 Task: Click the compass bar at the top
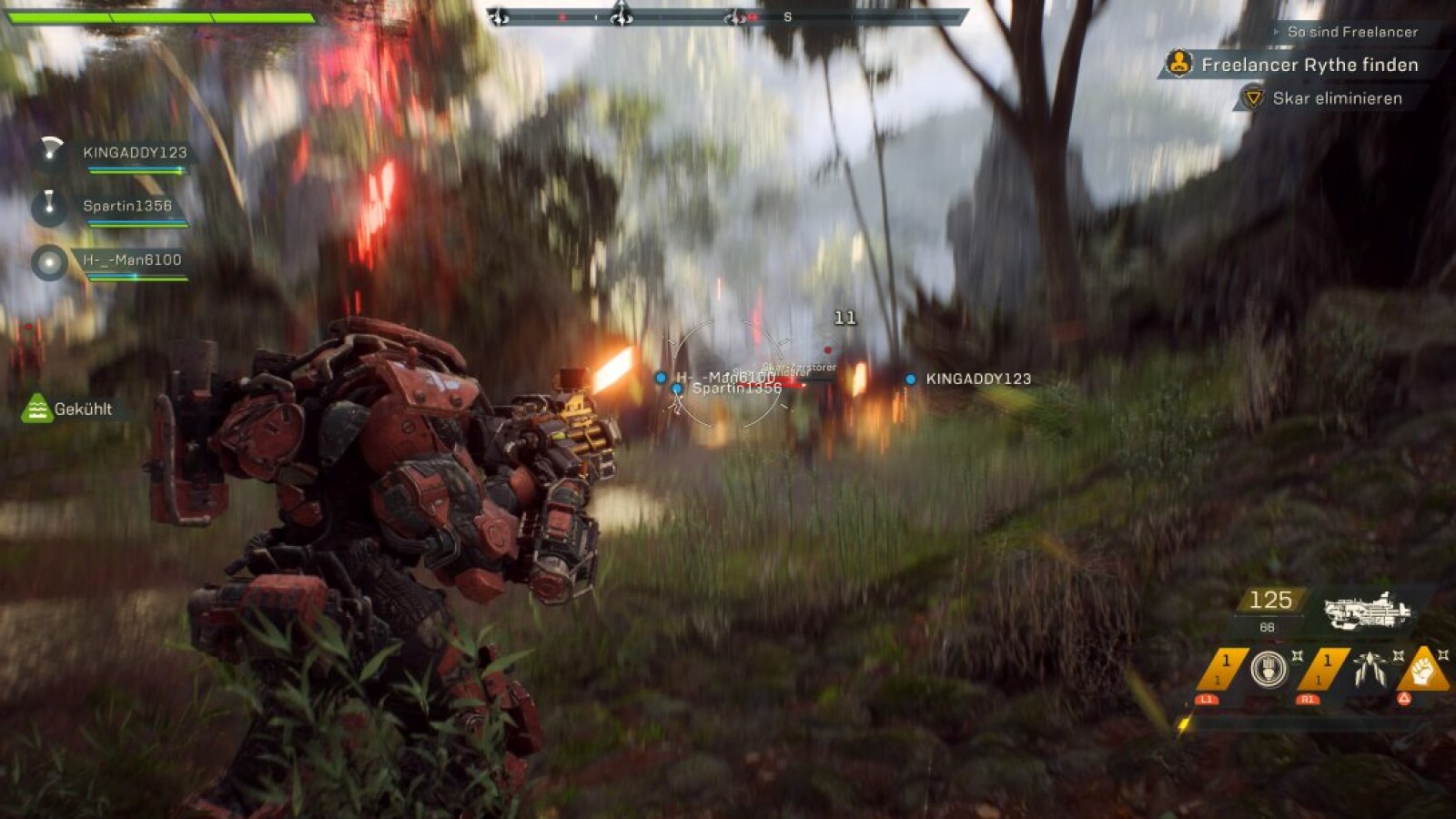click(728, 16)
